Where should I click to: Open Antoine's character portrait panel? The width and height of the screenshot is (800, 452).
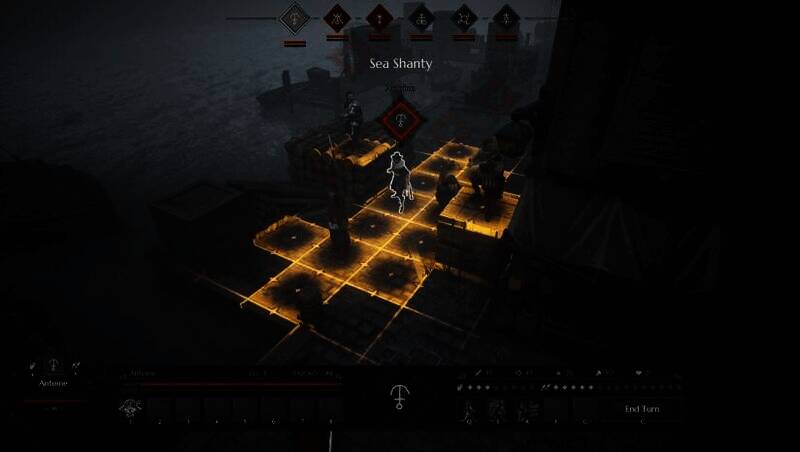[x=54, y=368]
